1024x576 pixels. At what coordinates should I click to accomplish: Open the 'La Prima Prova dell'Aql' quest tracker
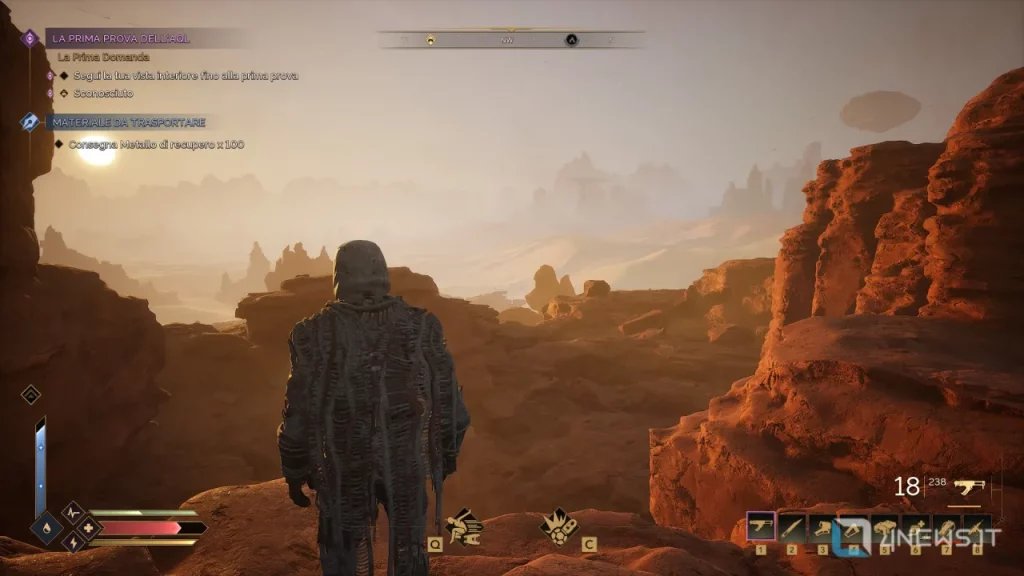click(x=121, y=38)
